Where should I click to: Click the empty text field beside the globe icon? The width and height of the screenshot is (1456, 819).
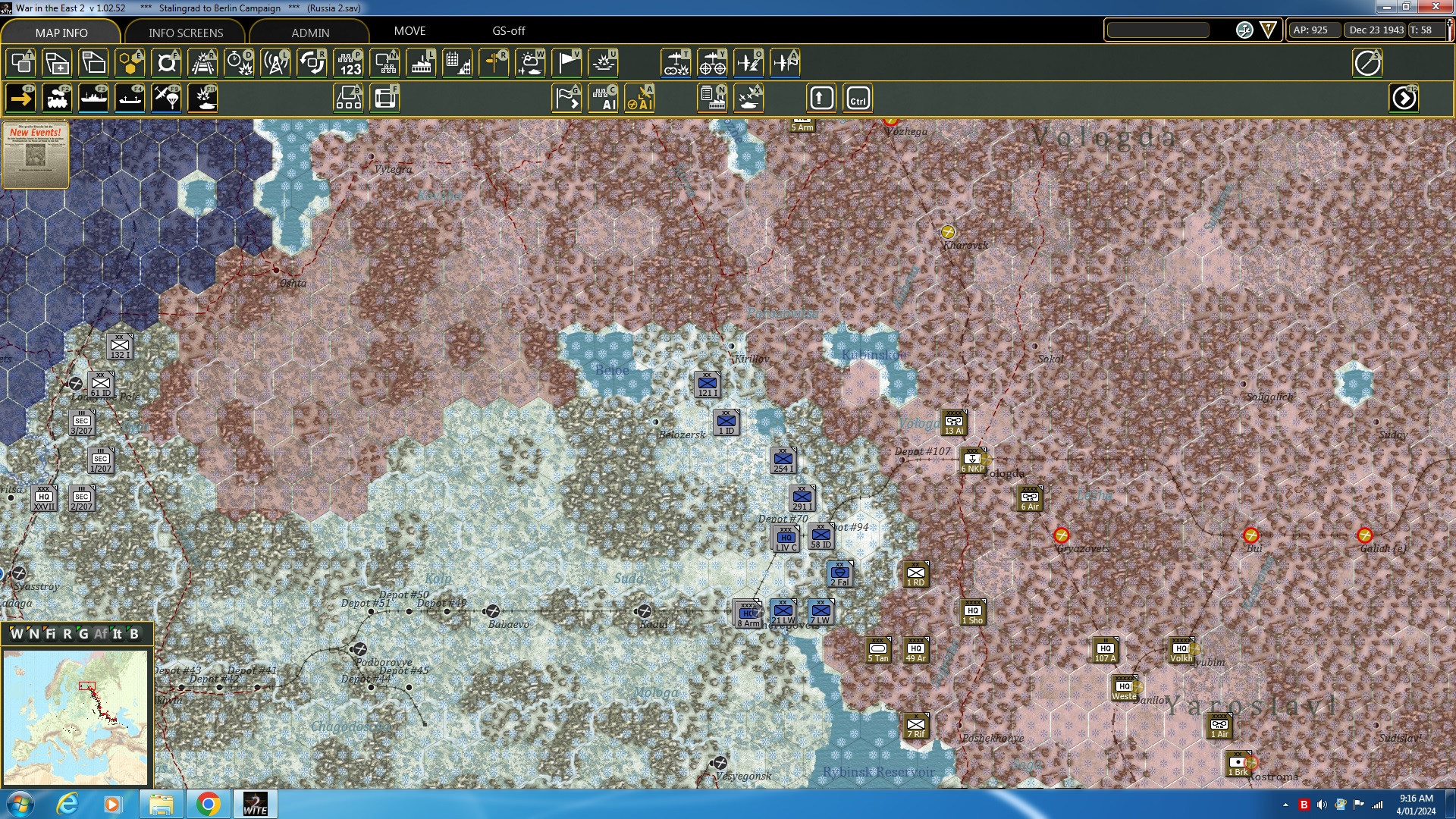pos(1158,30)
